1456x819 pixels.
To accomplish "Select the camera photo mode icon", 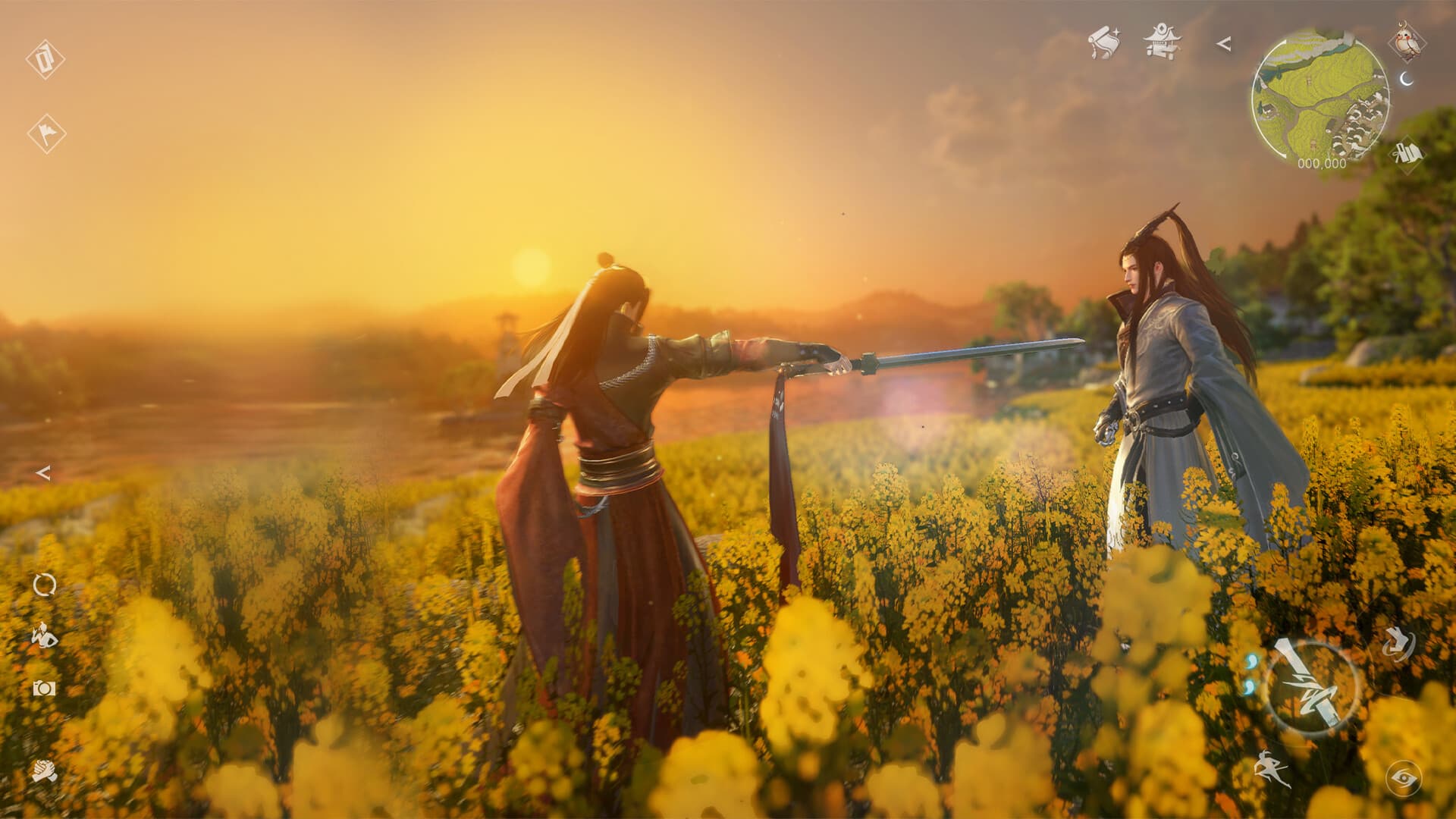I will pos(42,689).
